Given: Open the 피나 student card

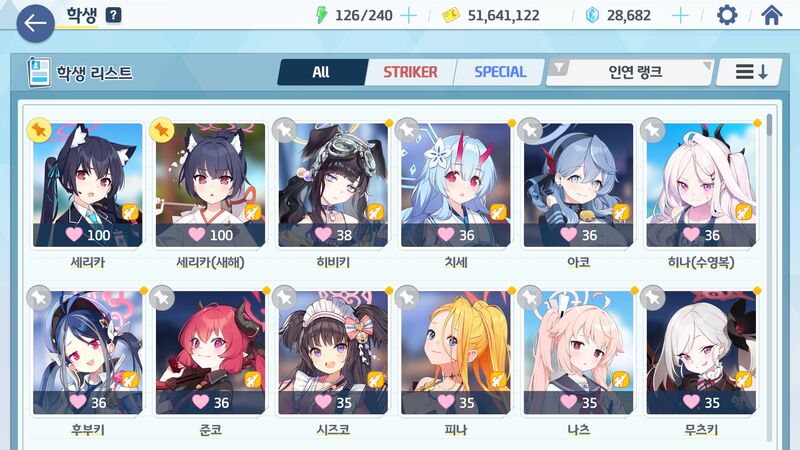Looking at the screenshot, I should point(456,352).
